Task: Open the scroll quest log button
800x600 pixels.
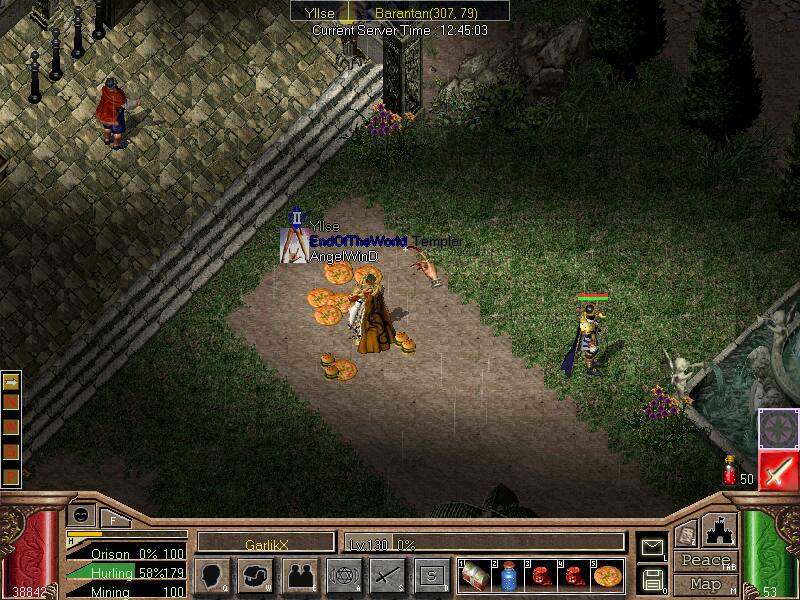Action: click(686, 535)
